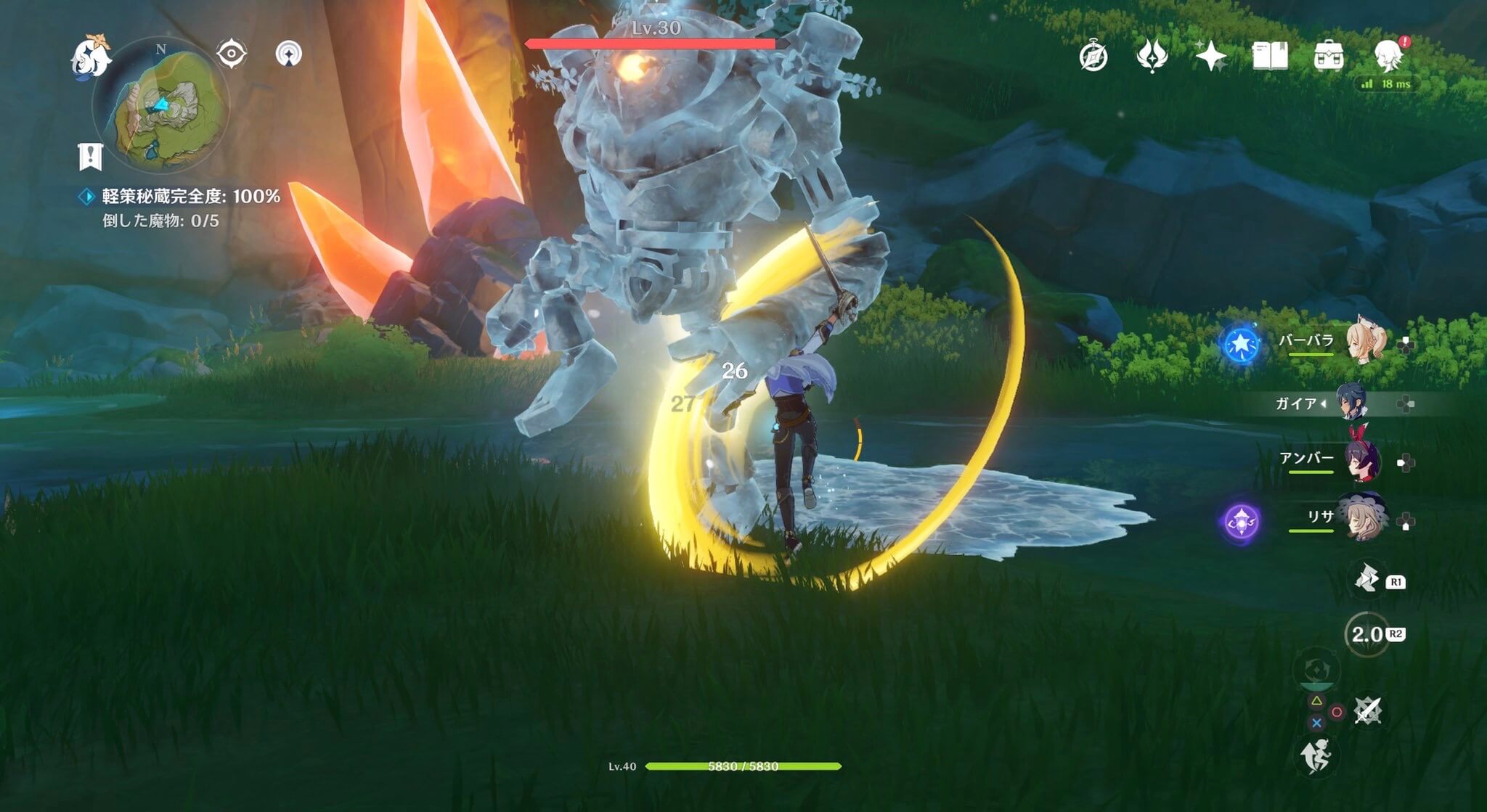1487x812 pixels.
Task: Open the compass events icon
Action: [x=1093, y=56]
